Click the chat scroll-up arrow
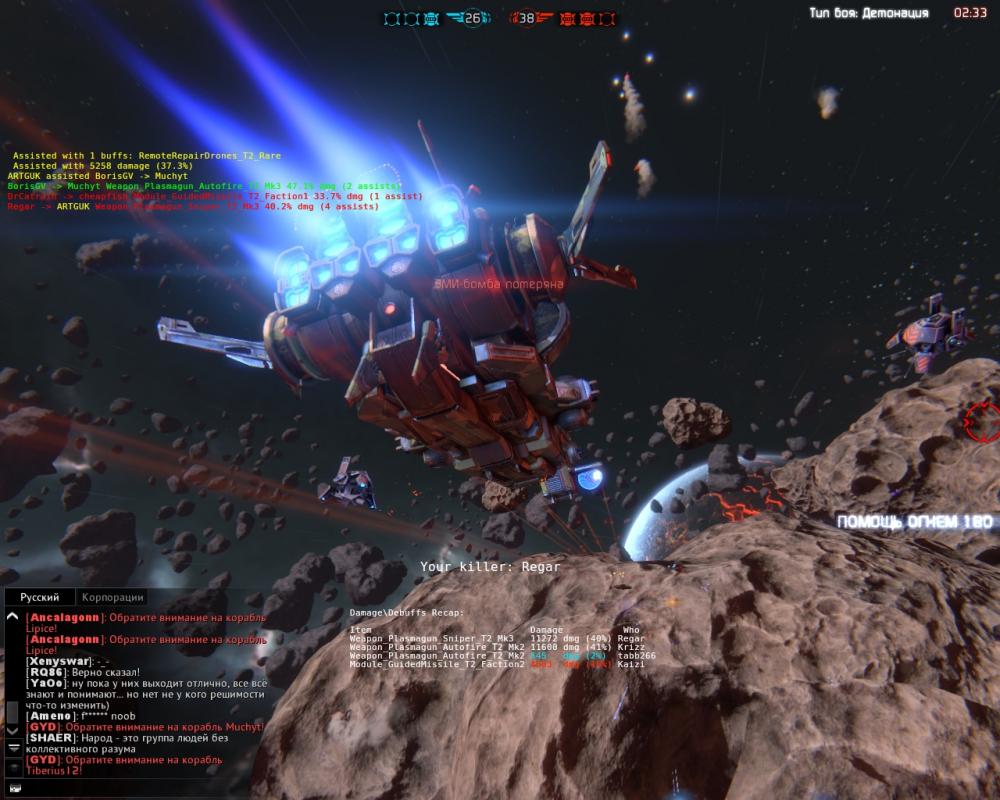Viewport: 1000px width, 800px height. (13, 618)
